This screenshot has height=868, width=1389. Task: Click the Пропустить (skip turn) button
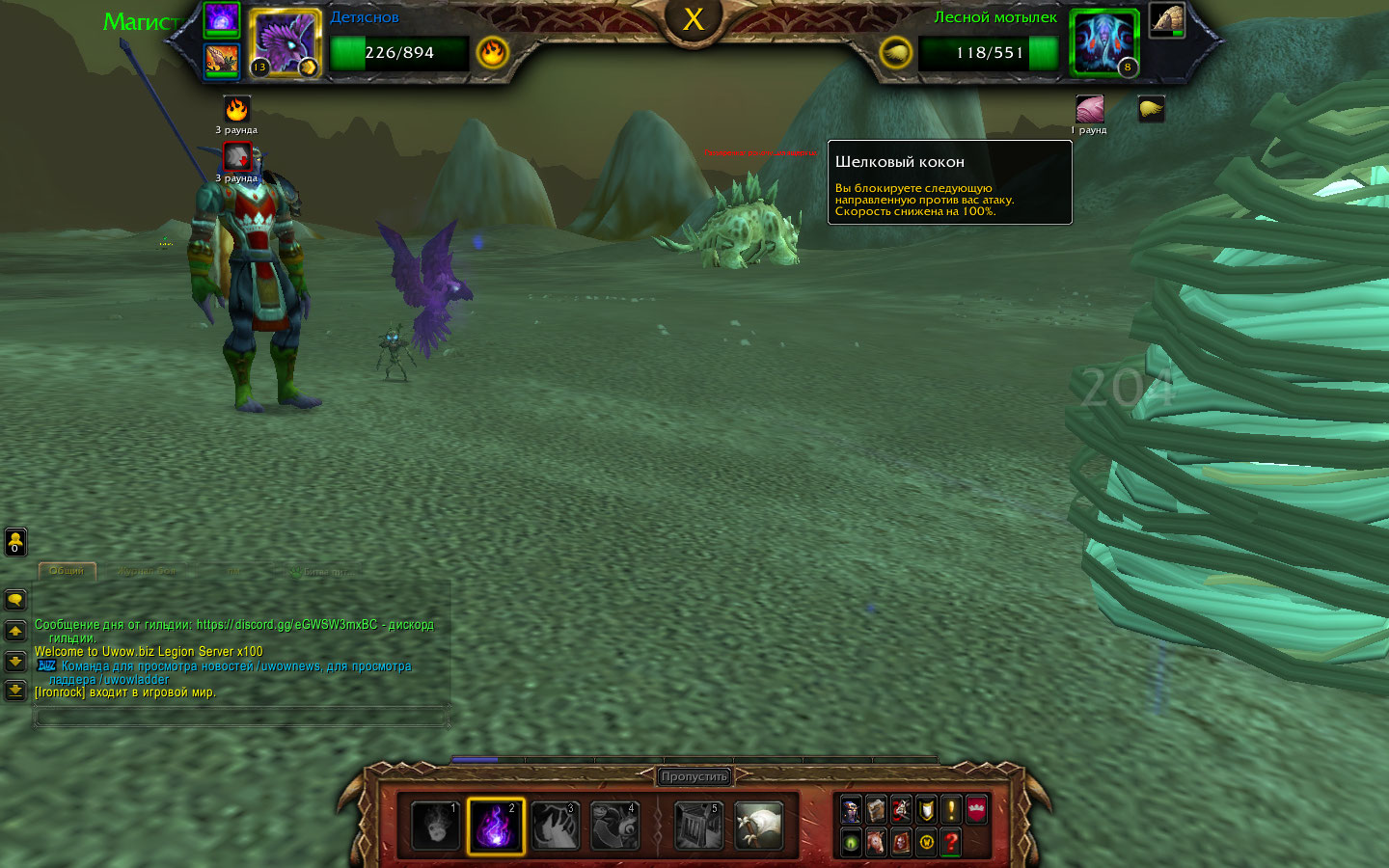pos(694,776)
